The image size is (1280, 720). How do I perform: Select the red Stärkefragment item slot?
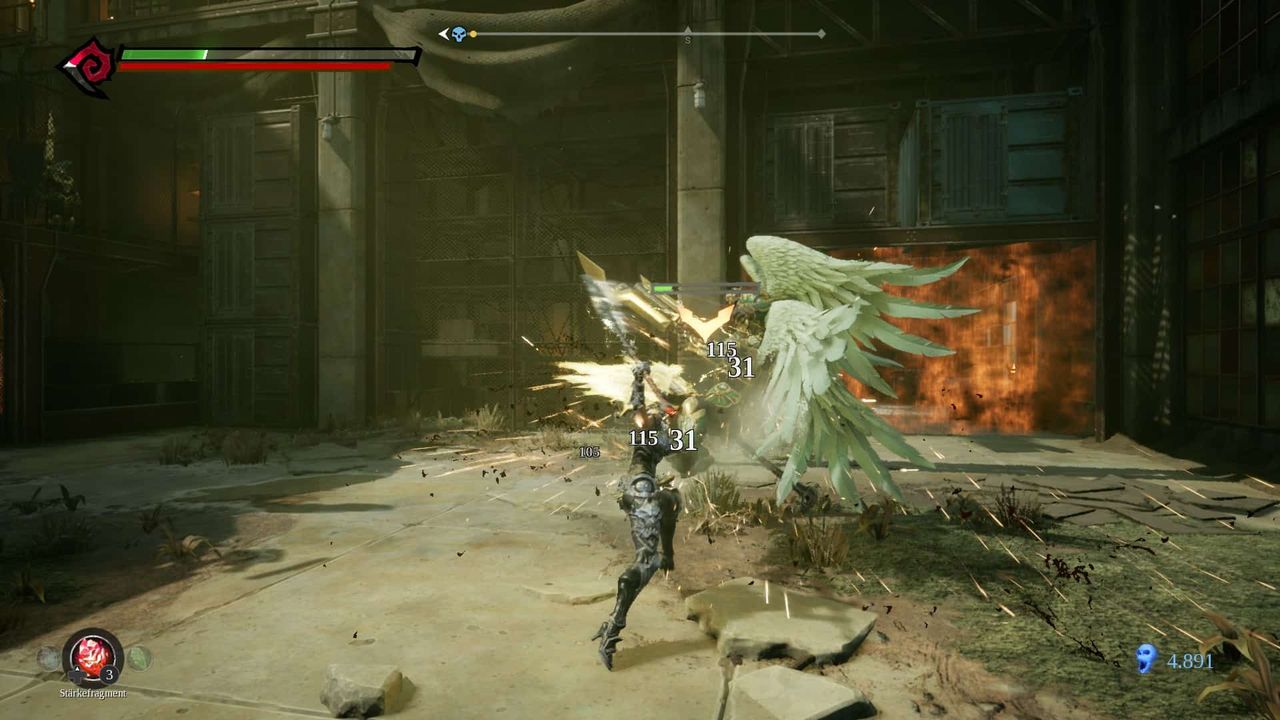pyautogui.click(x=92, y=656)
